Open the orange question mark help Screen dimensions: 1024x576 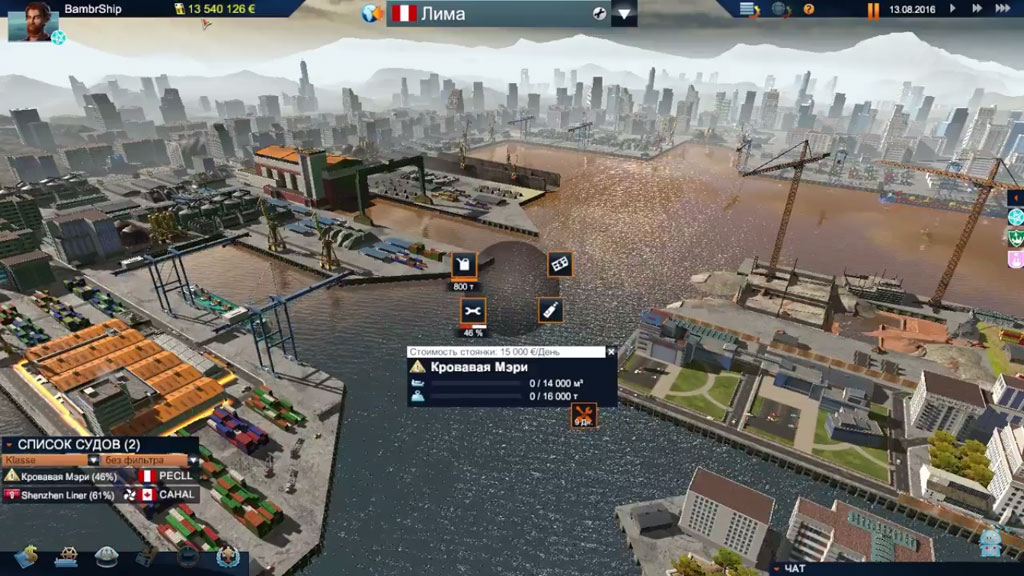pyautogui.click(x=808, y=9)
